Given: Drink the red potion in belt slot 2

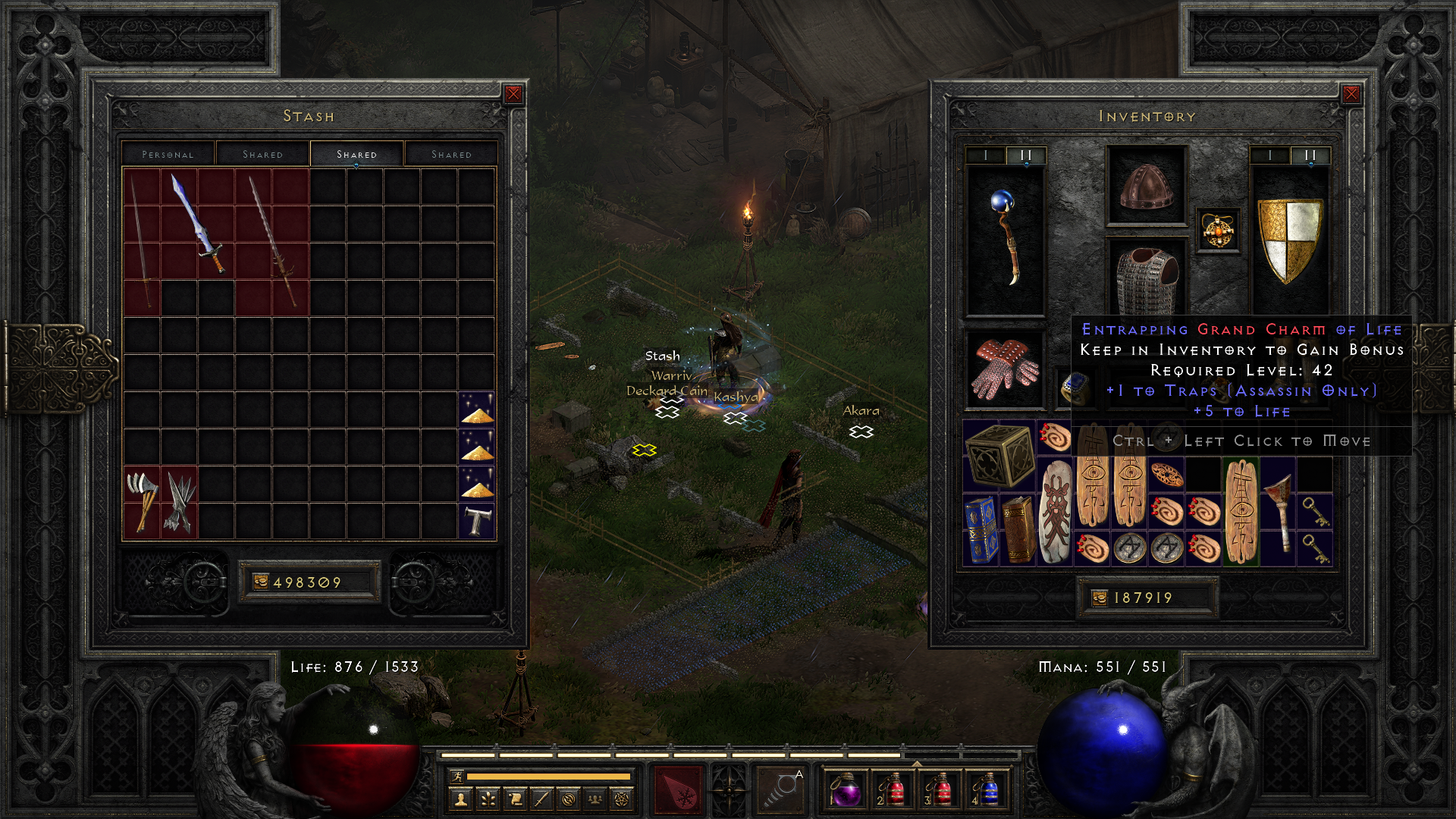Looking at the screenshot, I should [895, 791].
